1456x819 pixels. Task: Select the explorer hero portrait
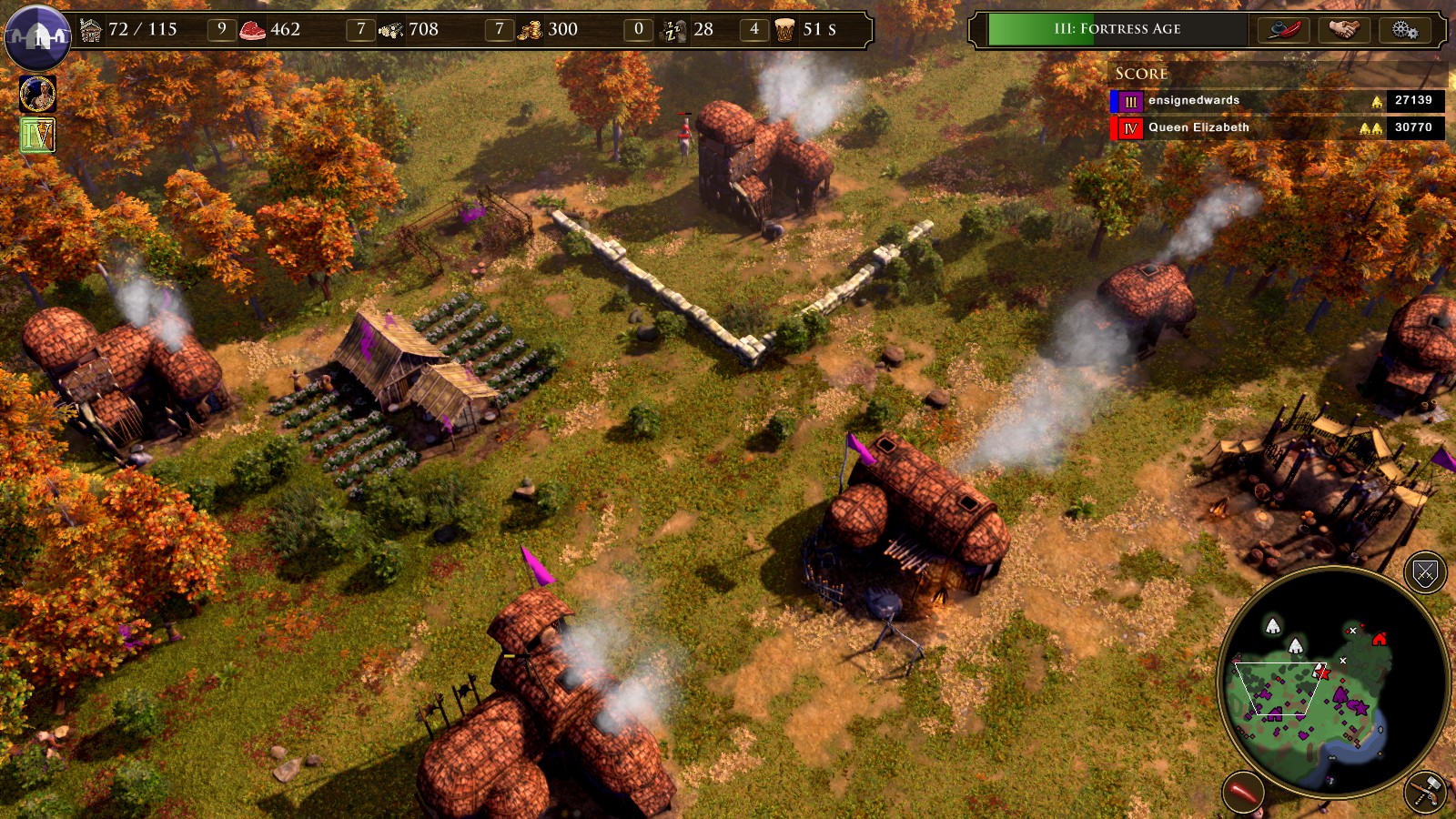[37, 94]
